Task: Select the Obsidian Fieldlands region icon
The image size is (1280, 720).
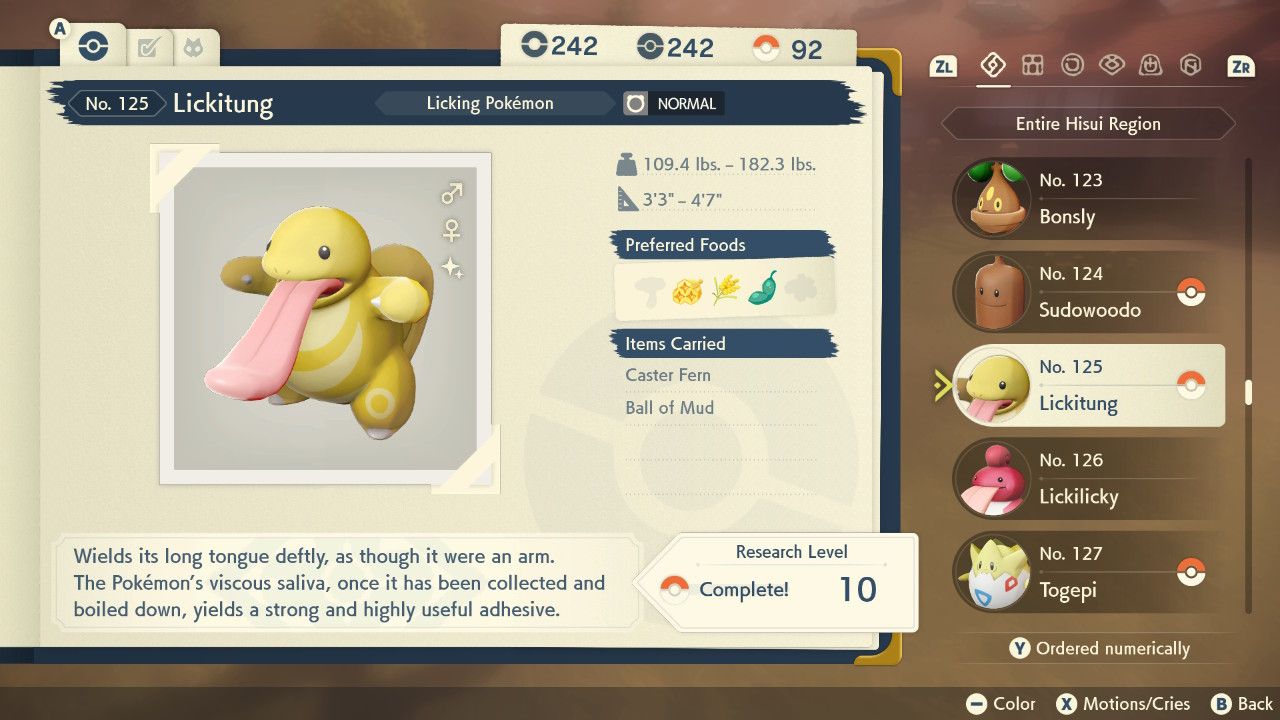Action: click(x=1033, y=64)
